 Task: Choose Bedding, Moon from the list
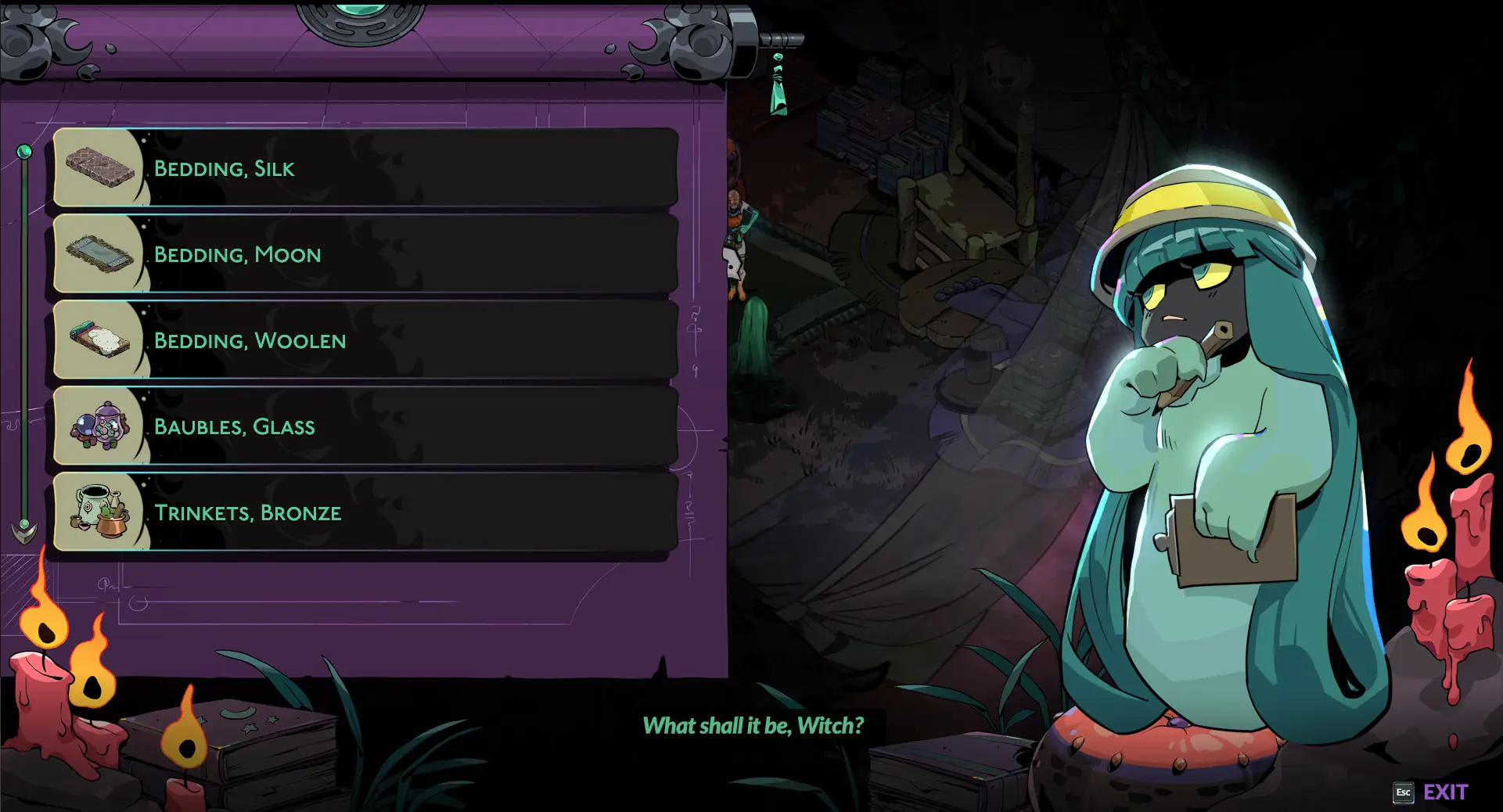pos(365,254)
